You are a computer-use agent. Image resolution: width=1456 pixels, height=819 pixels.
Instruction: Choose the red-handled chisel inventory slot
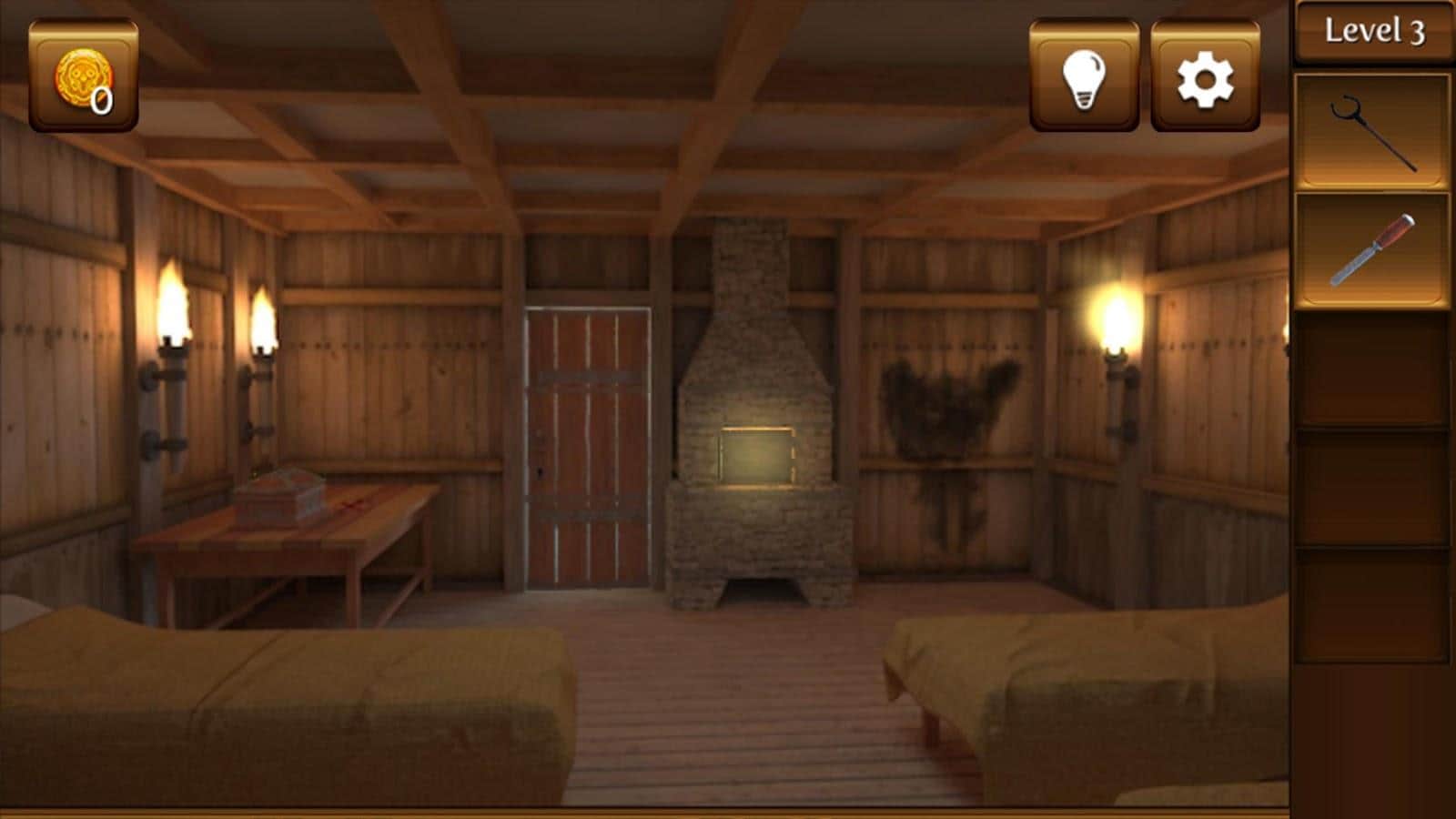(1372, 250)
